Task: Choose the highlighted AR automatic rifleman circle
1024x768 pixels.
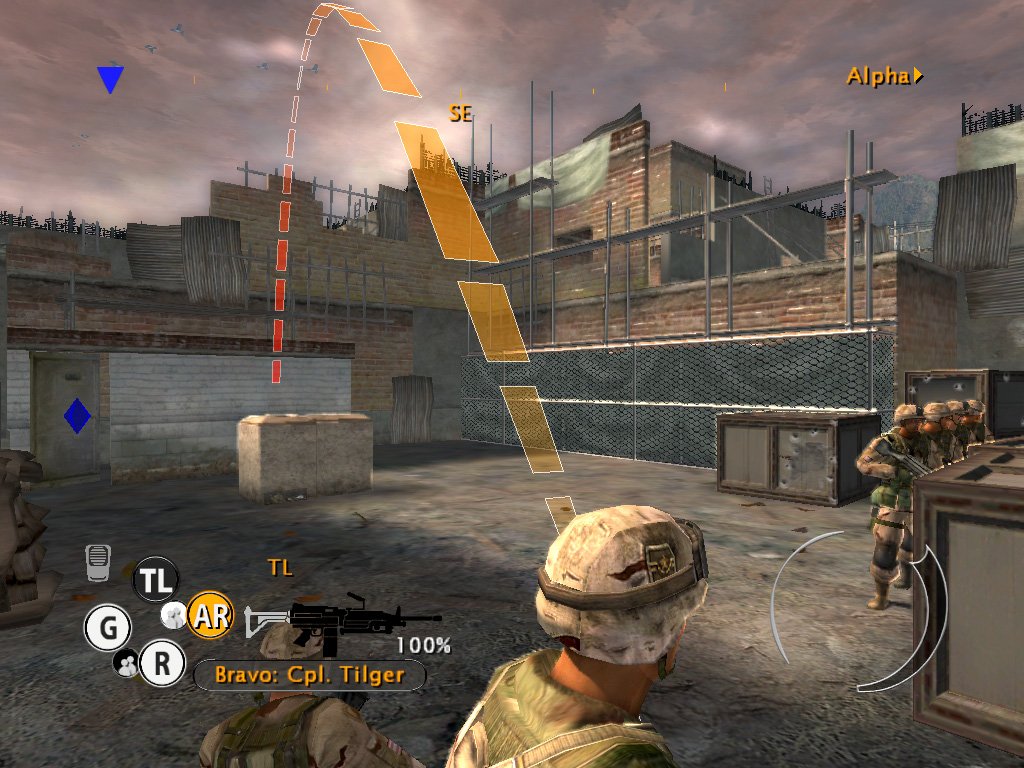Action: [x=210, y=615]
